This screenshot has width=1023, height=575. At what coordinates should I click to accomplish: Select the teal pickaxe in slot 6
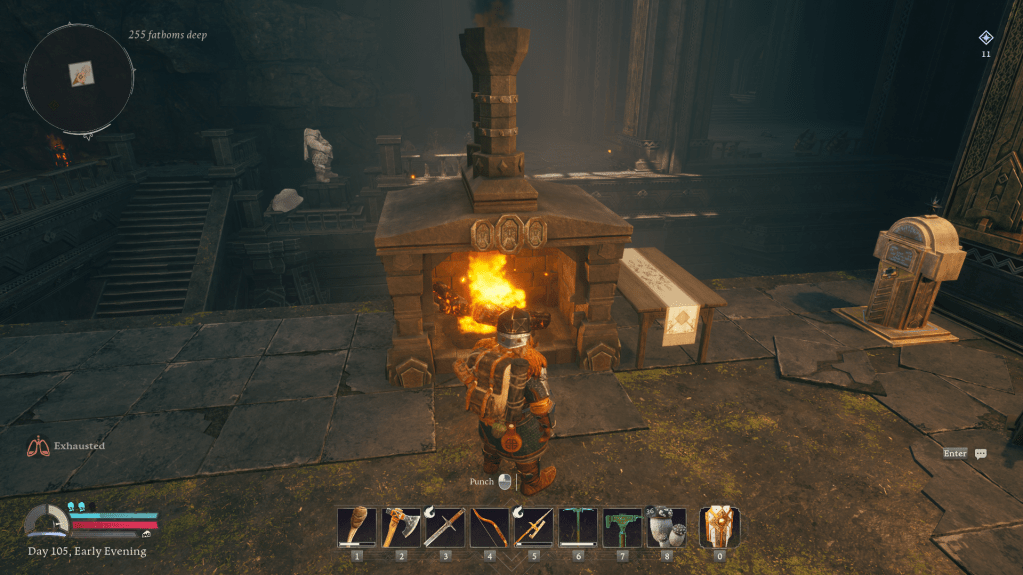pos(577,527)
